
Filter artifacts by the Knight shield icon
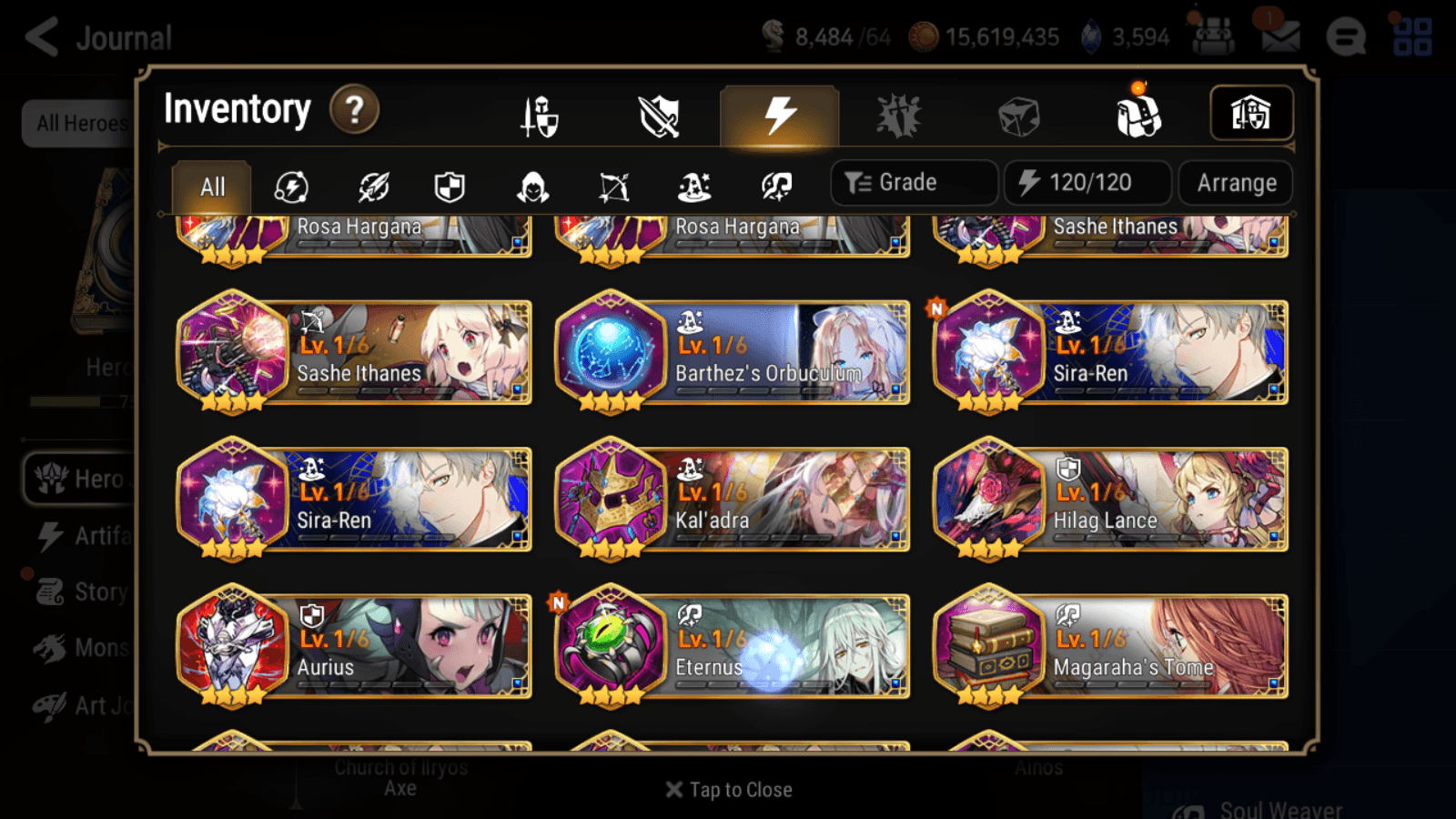click(x=449, y=187)
